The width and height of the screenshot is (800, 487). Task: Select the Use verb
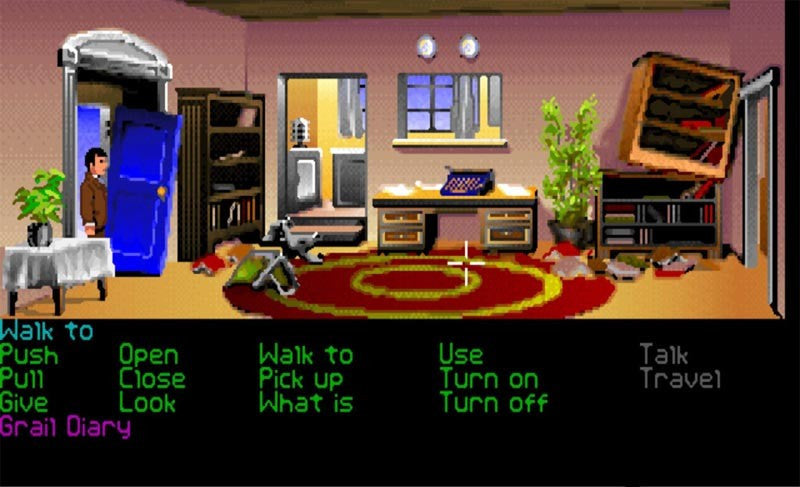pyautogui.click(x=461, y=355)
